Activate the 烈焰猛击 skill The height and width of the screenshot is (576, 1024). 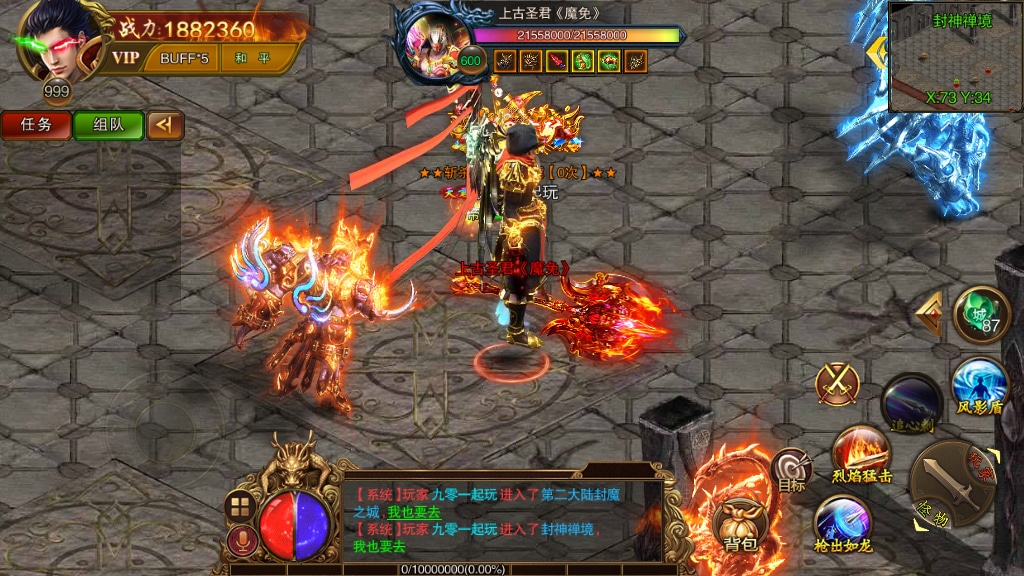click(862, 454)
